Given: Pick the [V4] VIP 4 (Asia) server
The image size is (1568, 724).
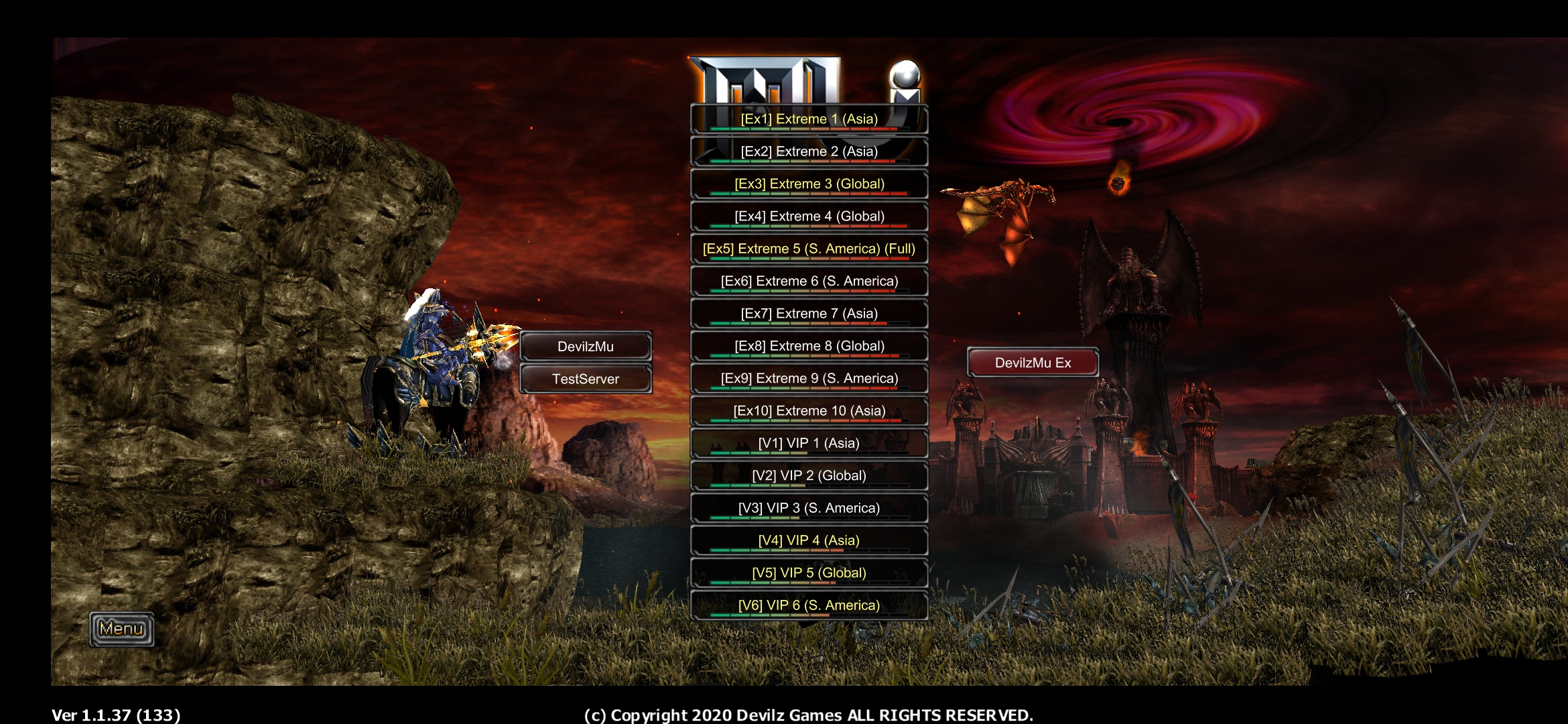Looking at the screenshot, I should (x=809, y=540).
